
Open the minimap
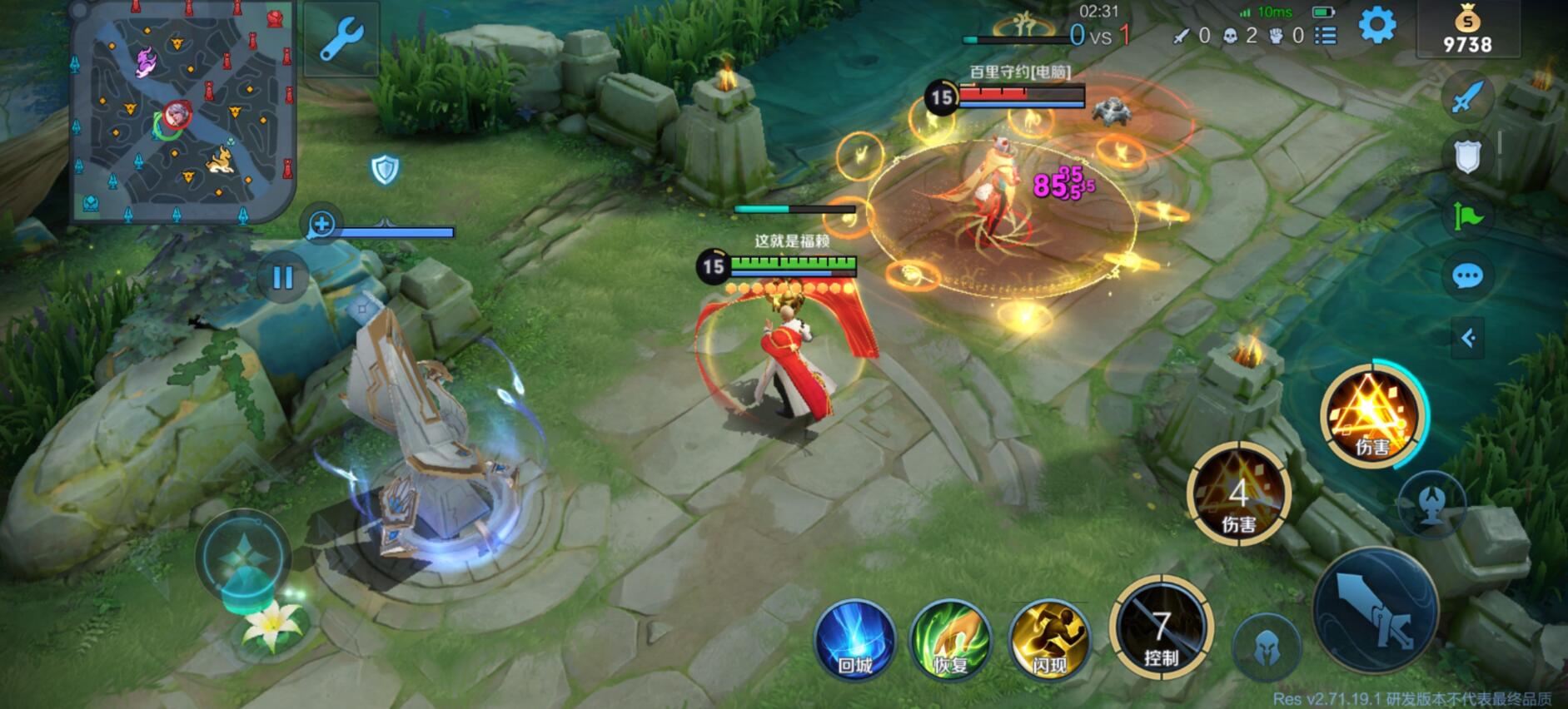pos(183,112)
